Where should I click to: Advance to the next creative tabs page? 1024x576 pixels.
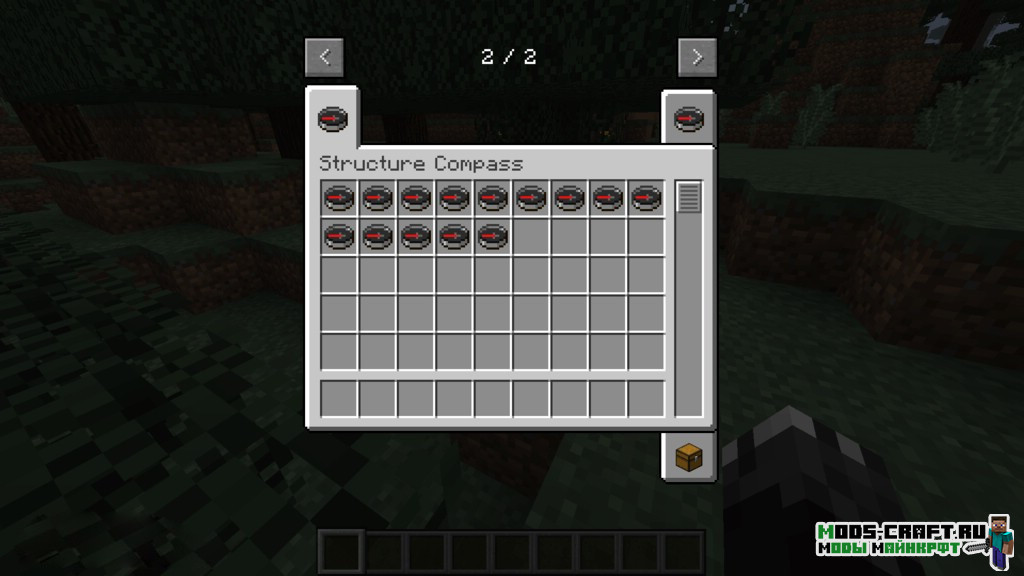(x=697, y=57)
